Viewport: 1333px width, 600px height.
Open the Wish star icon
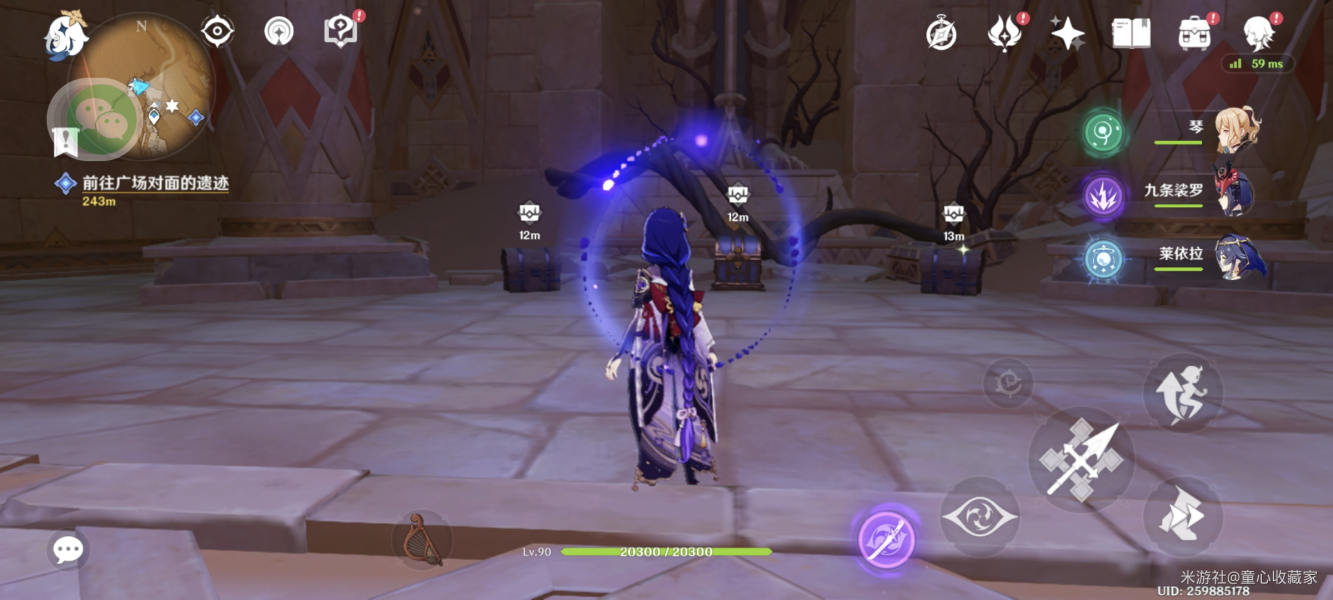[x=1067, y=34]
